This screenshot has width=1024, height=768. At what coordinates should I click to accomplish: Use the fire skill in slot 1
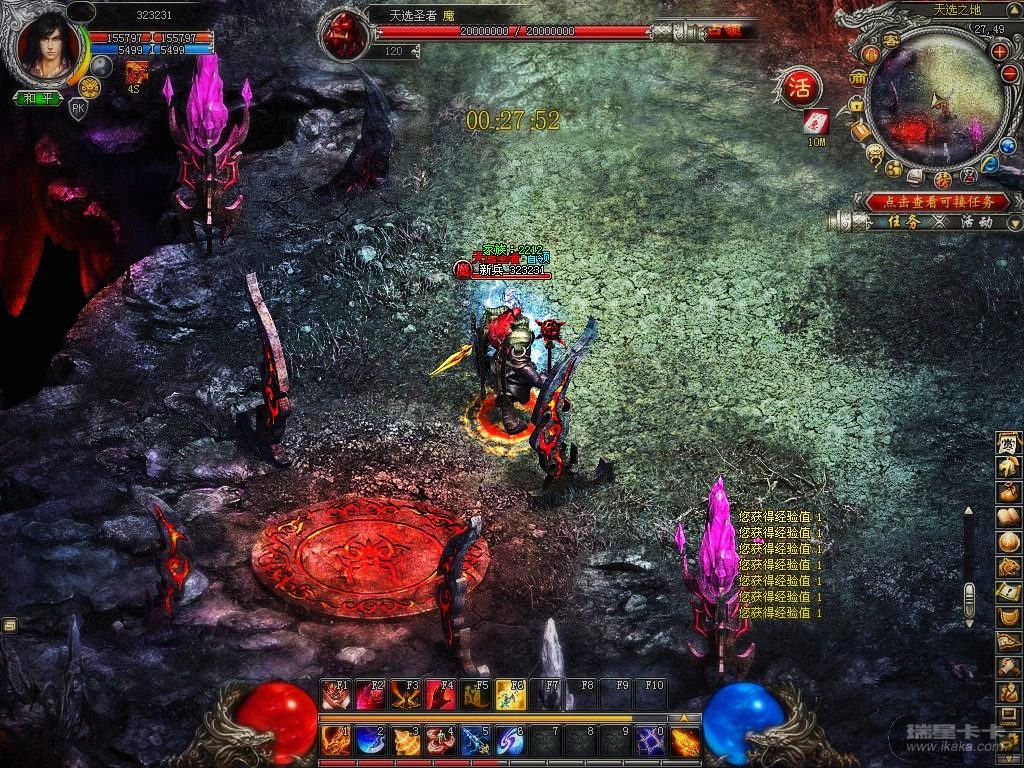point(336,741)
